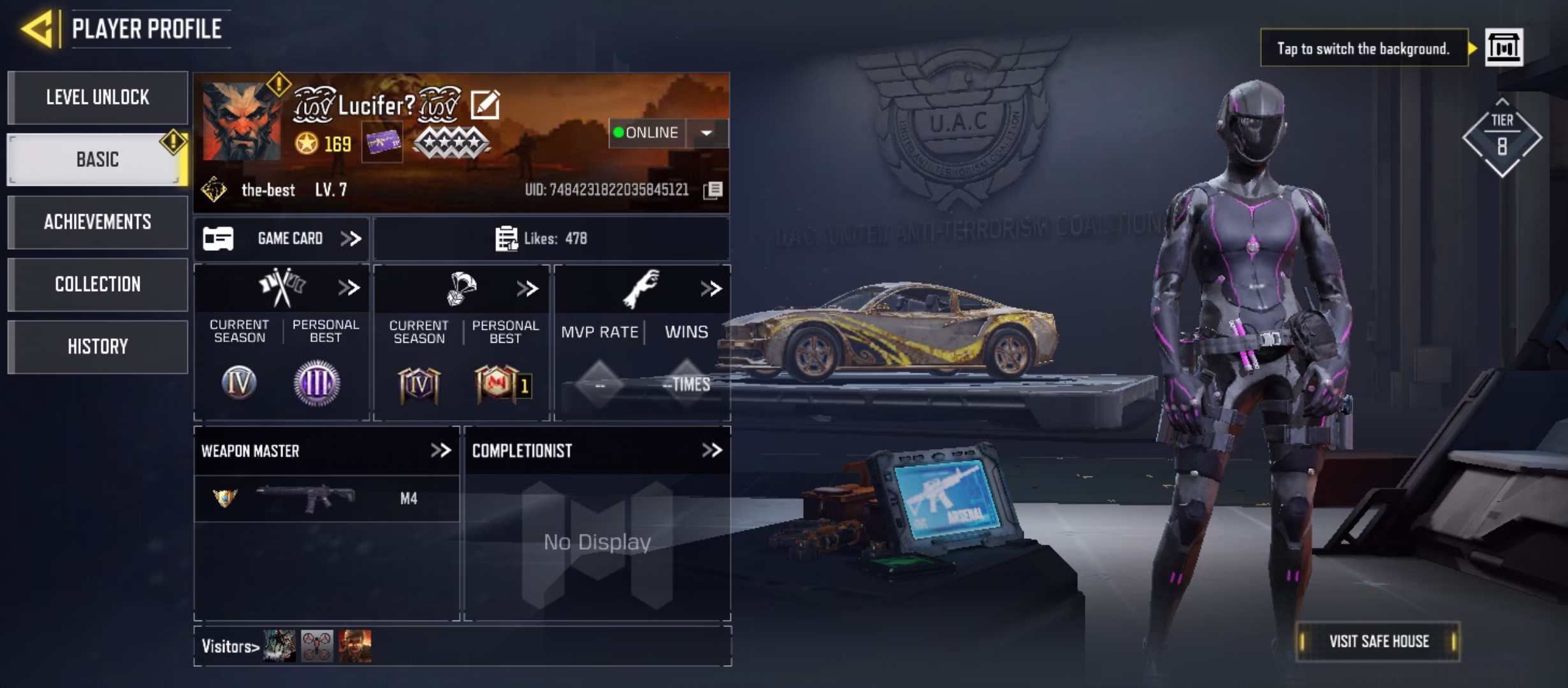Viewport: 1568px width, 688px height.
Task: Switch the profile background
Action: pyautogui.click(x=1504, y=48)
